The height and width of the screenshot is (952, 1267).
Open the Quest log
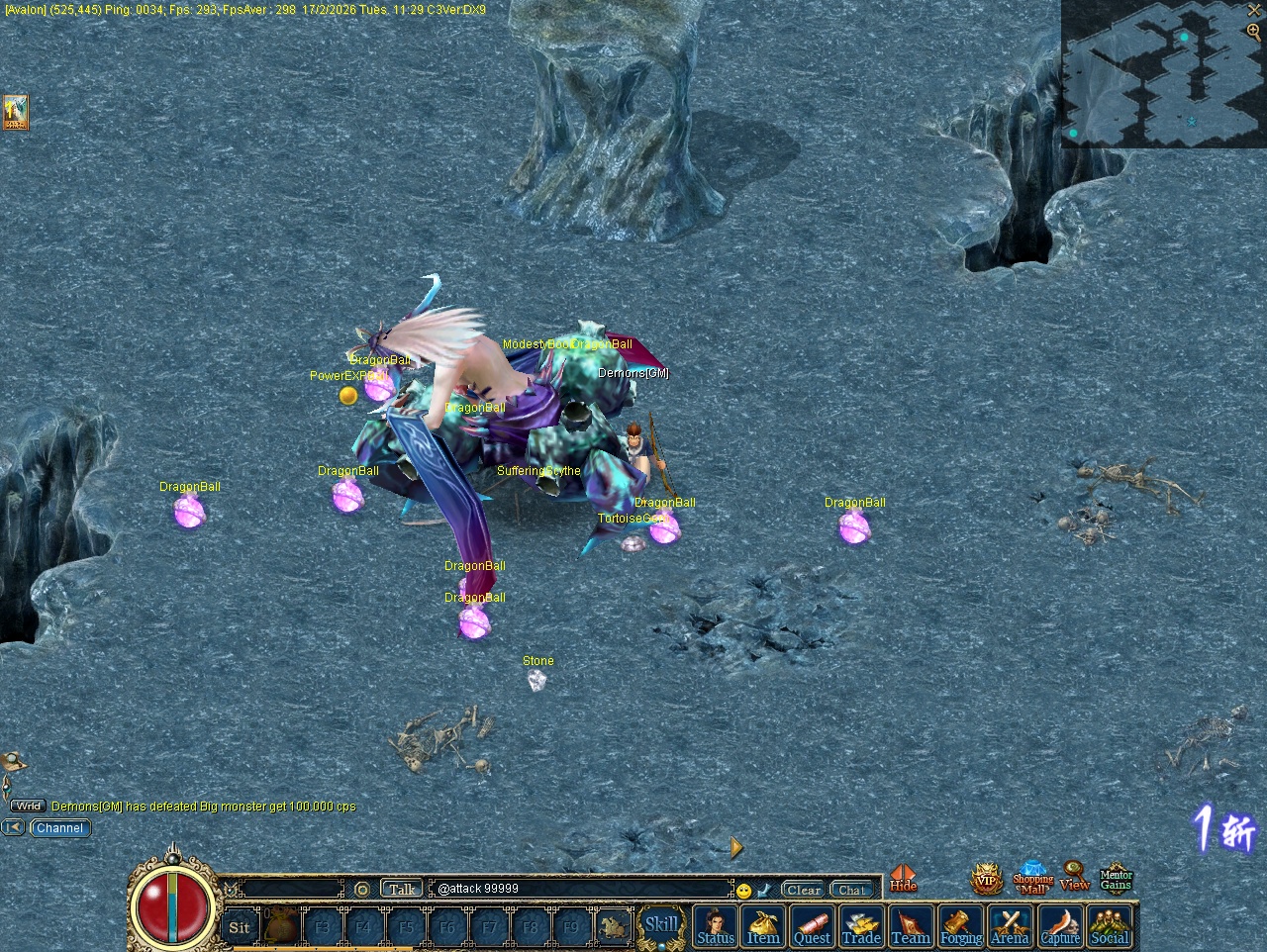813,927
